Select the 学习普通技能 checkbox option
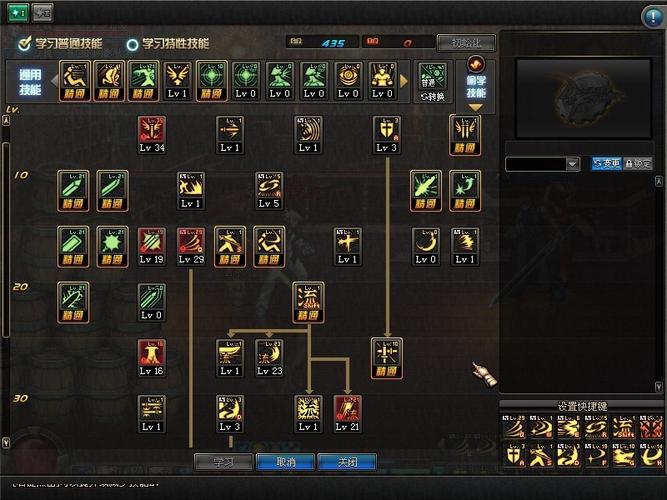Screen dimensions: 667x500 pos(25,44)
